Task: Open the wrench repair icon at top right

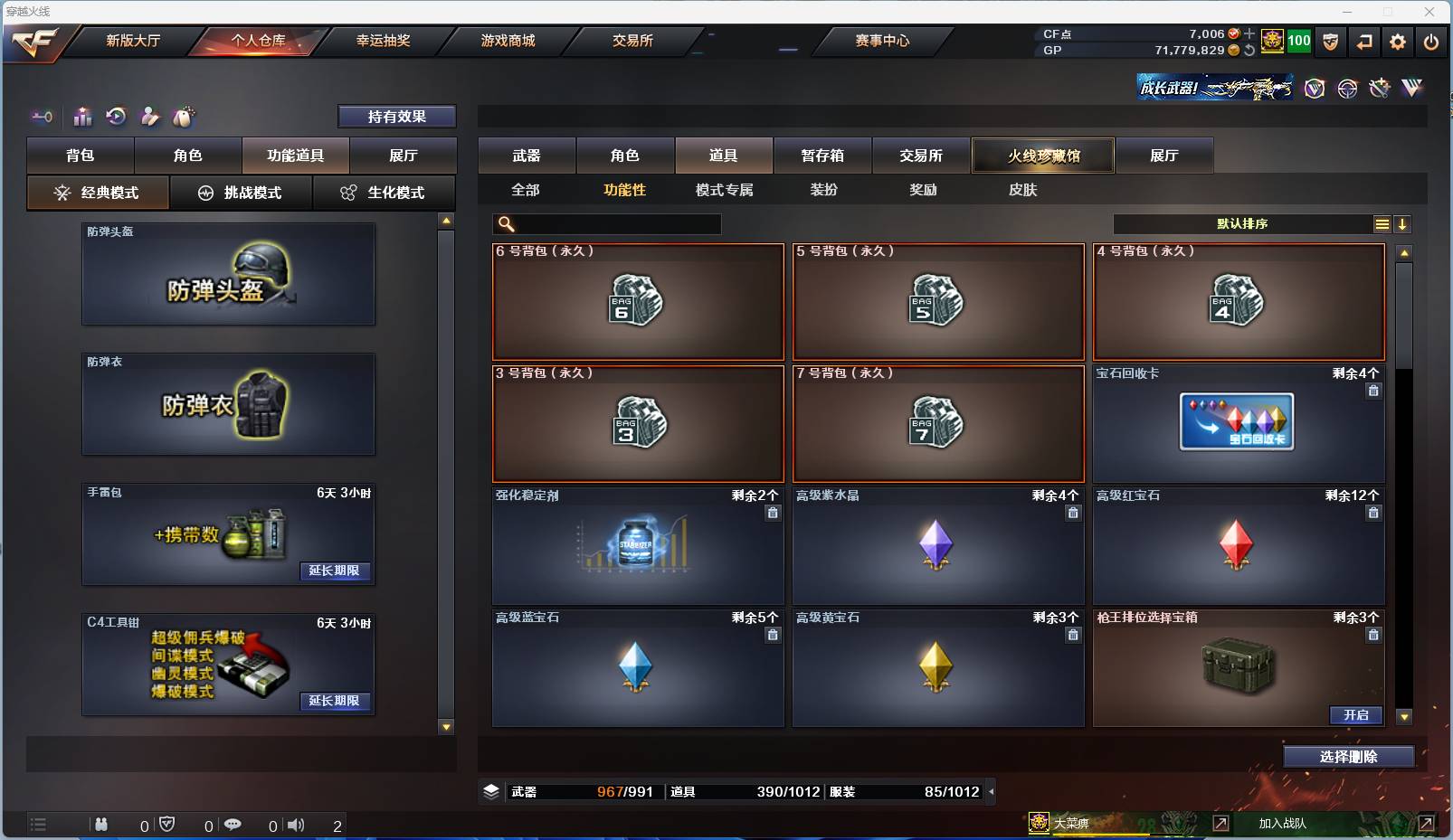Action: tap(1379, 88)
